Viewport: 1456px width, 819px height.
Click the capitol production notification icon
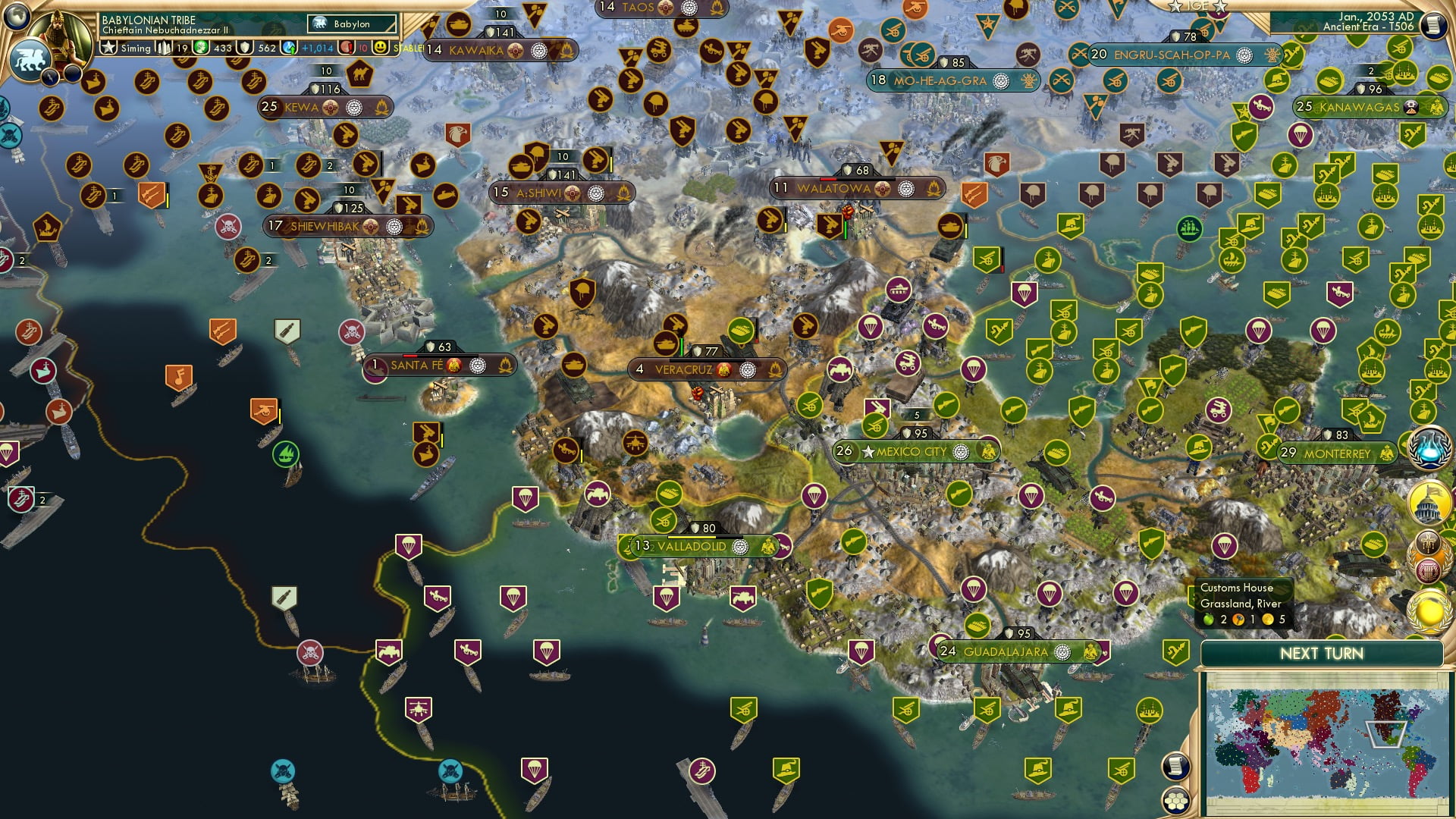pos(1428,503)
